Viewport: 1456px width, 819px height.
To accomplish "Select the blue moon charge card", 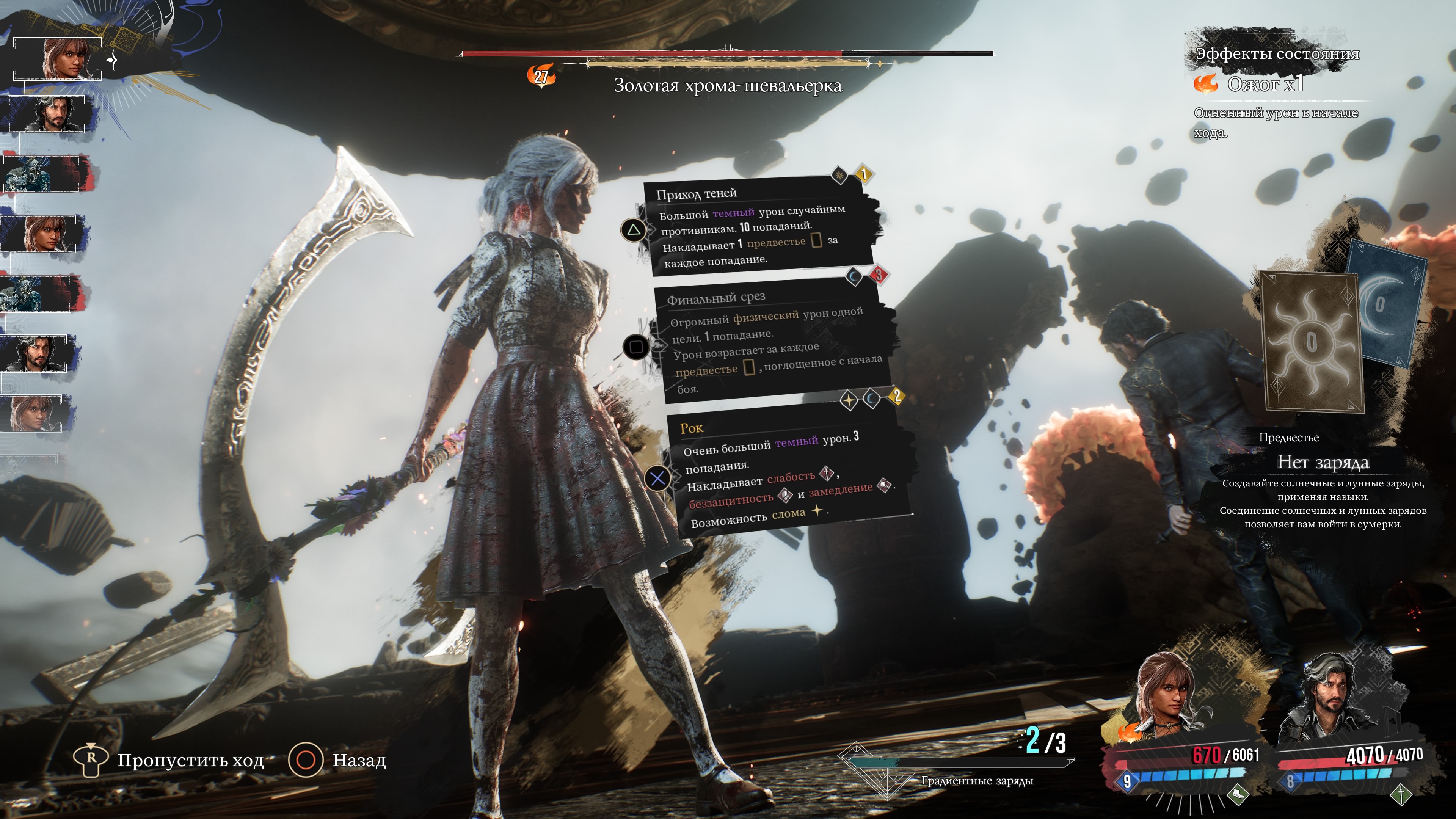I will [x=1388, y=305].
